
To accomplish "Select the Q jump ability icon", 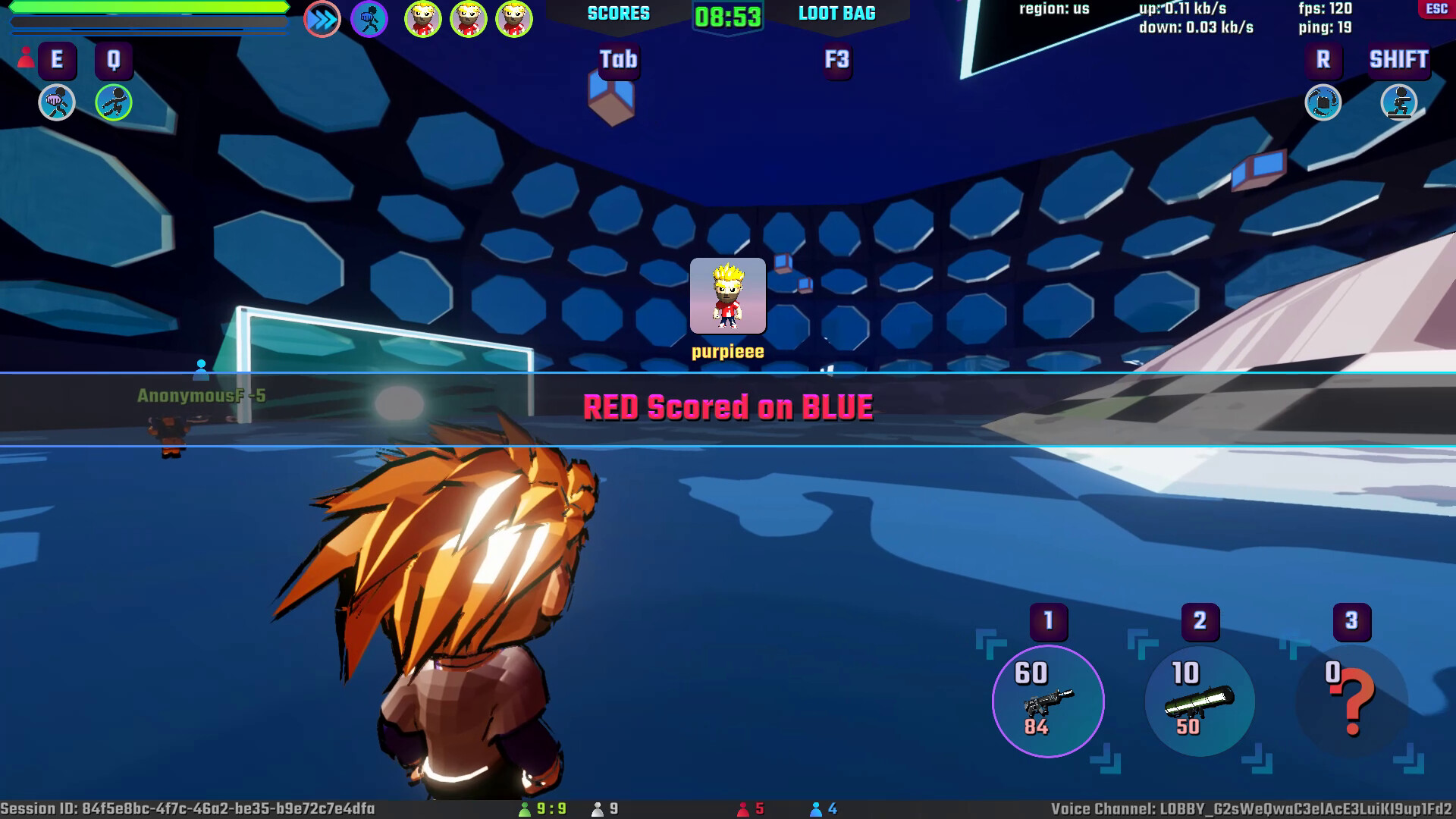I will pyautogui.click(x=114, y=102).
